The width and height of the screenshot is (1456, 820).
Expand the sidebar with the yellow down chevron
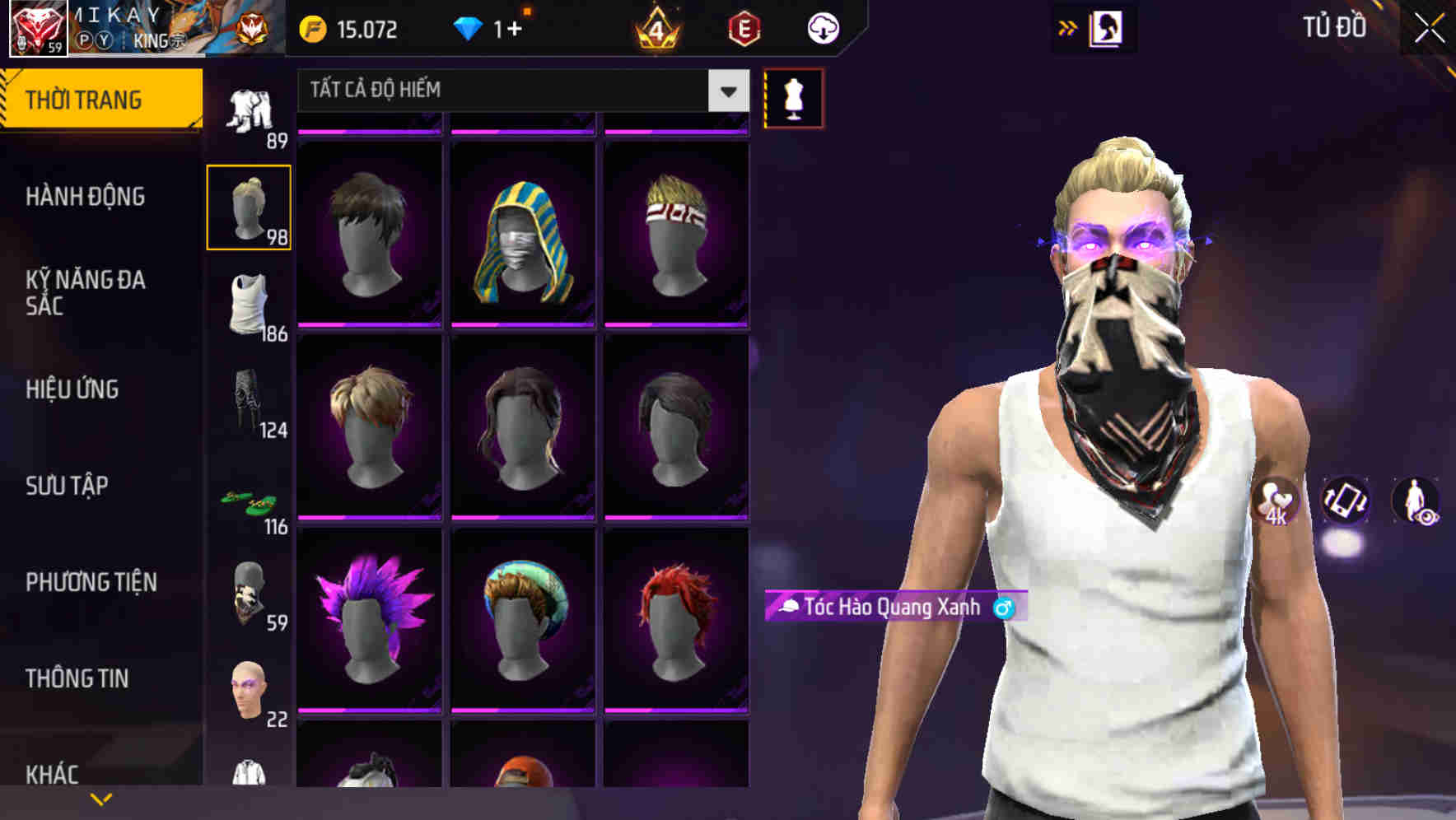coord(100,797)
